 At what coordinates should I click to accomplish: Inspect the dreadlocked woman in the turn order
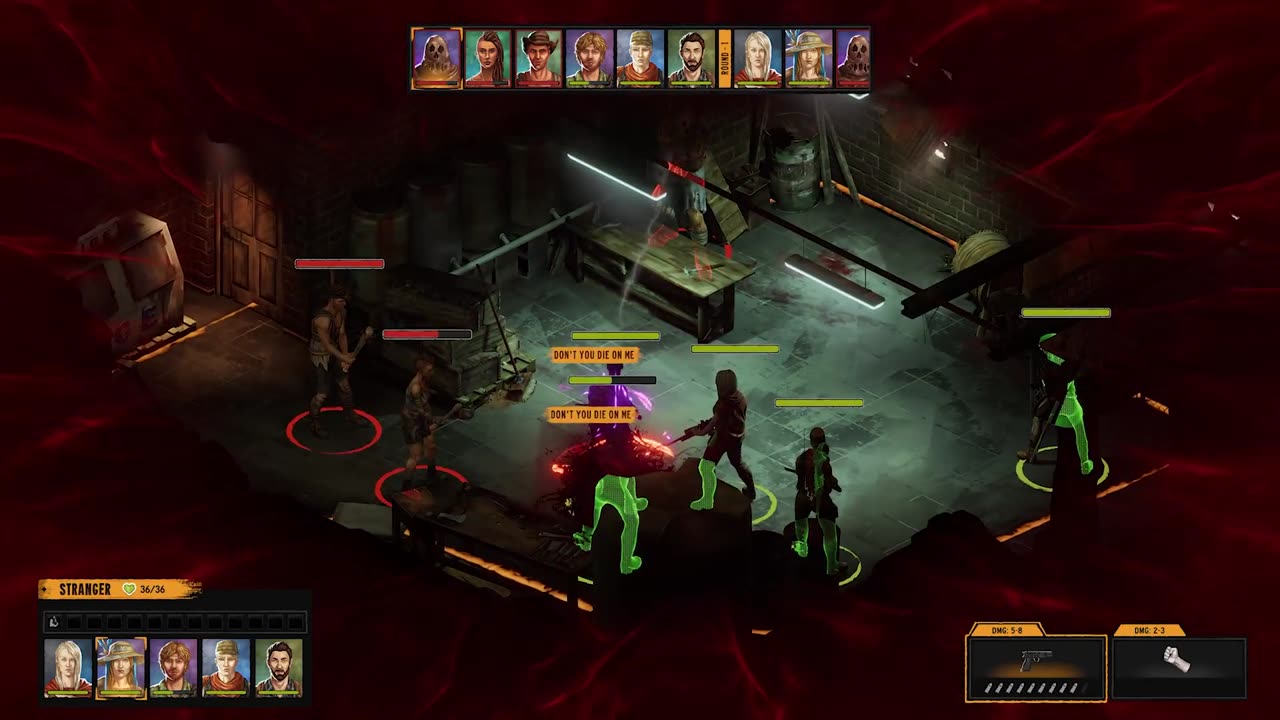pos(488,58)
